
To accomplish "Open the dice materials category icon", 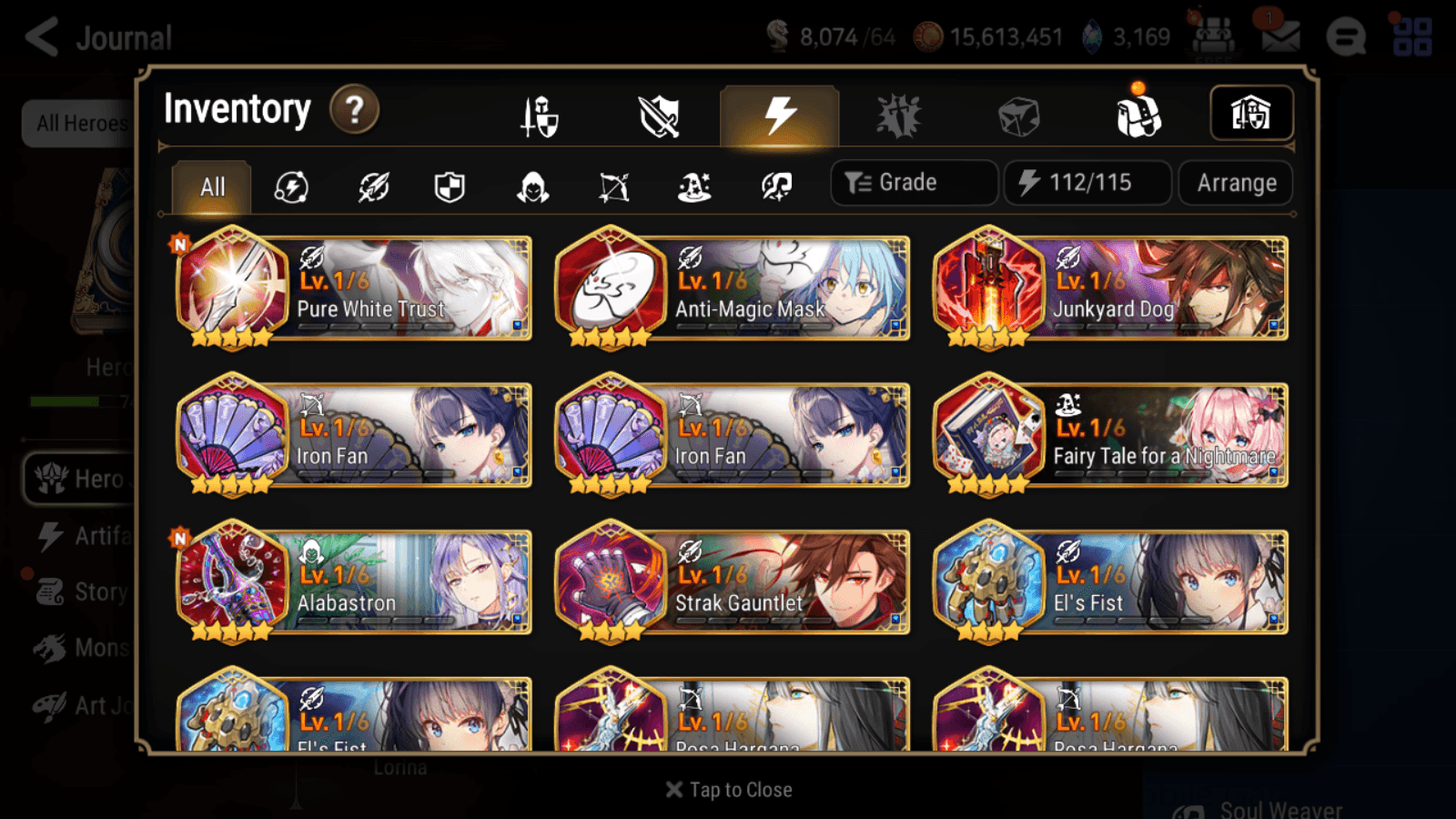I will tap(1016, 115).
